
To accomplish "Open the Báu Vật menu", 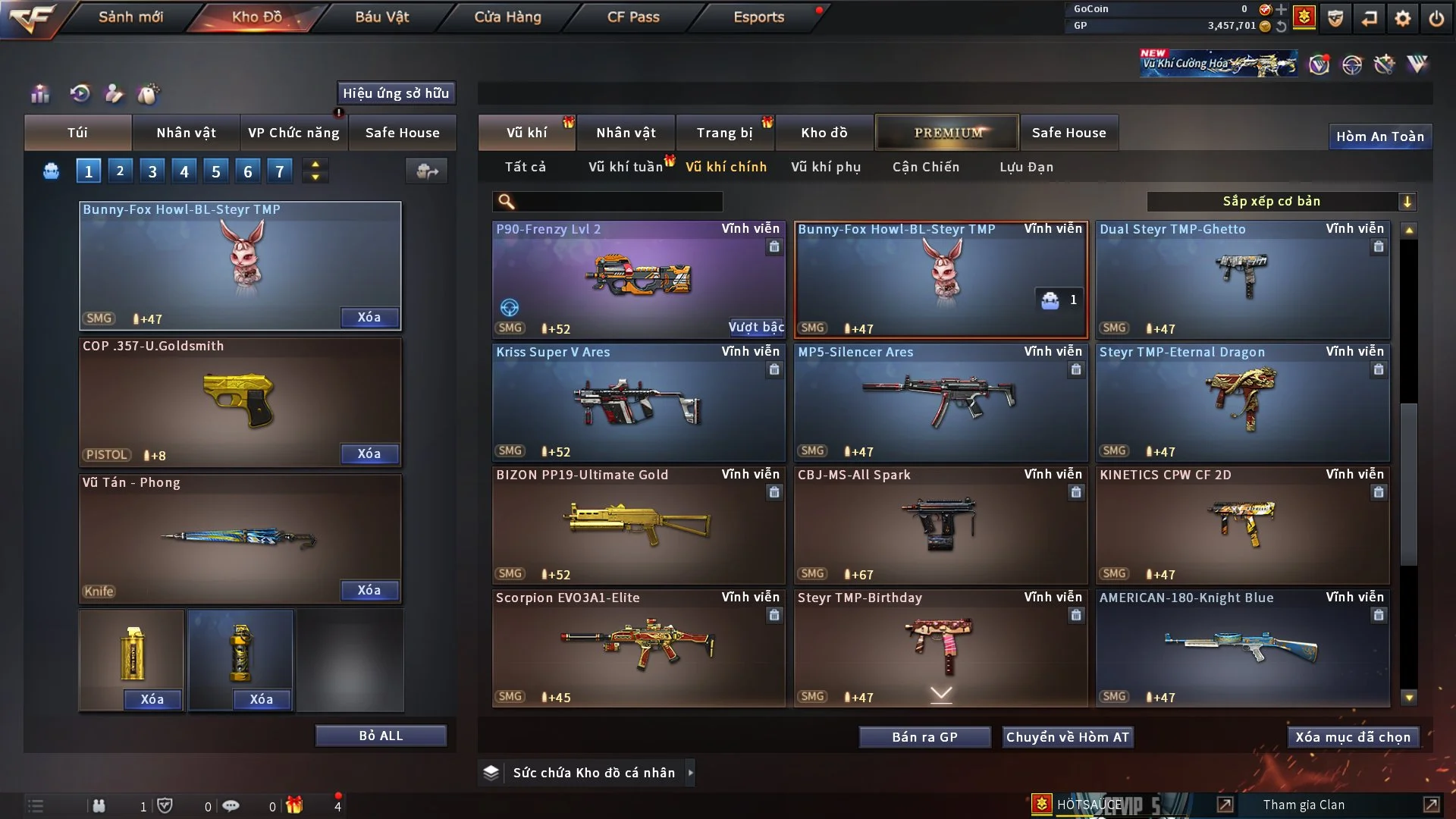I will click(381, 17).
